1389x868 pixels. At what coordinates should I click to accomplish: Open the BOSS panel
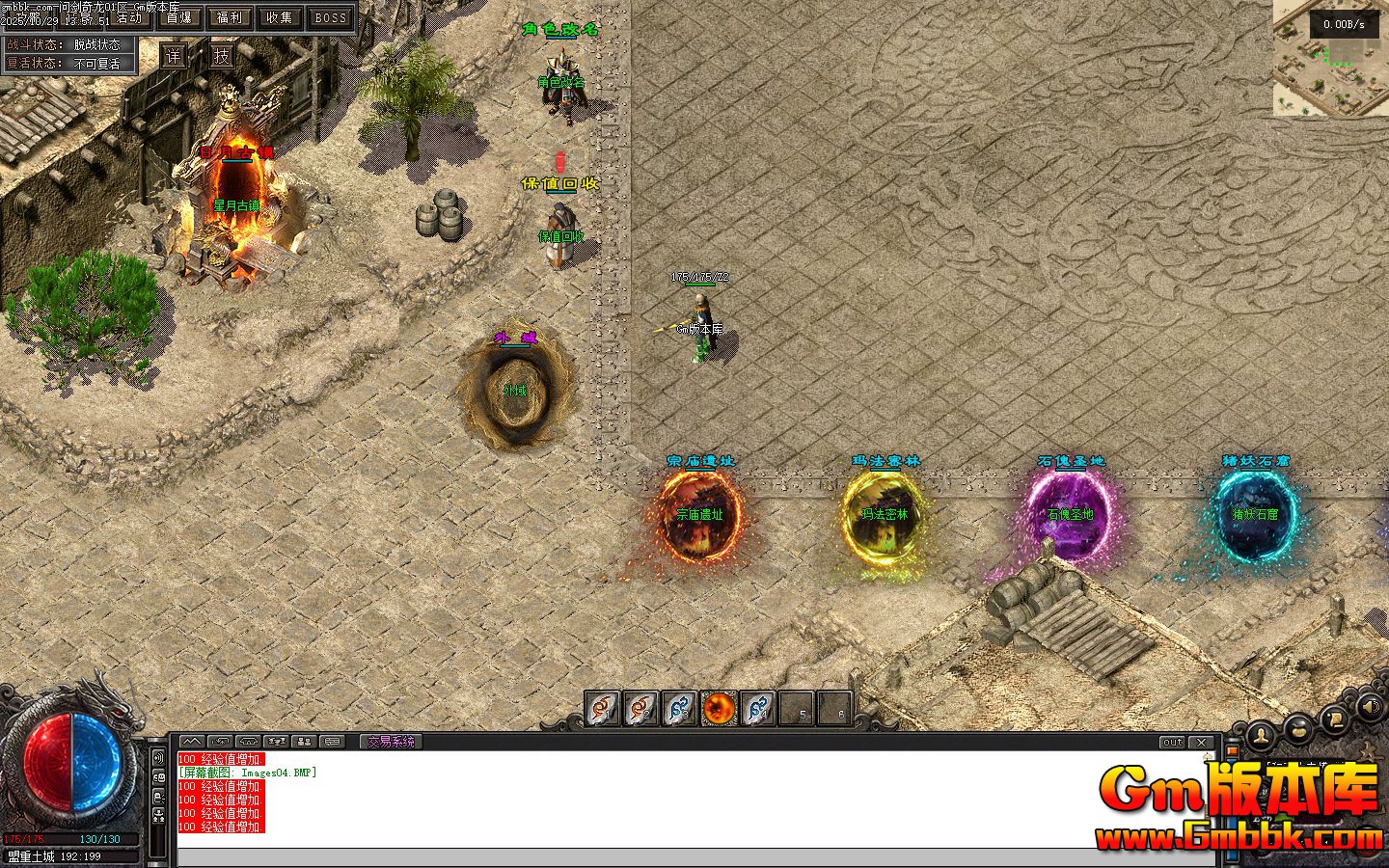[330, 17]
